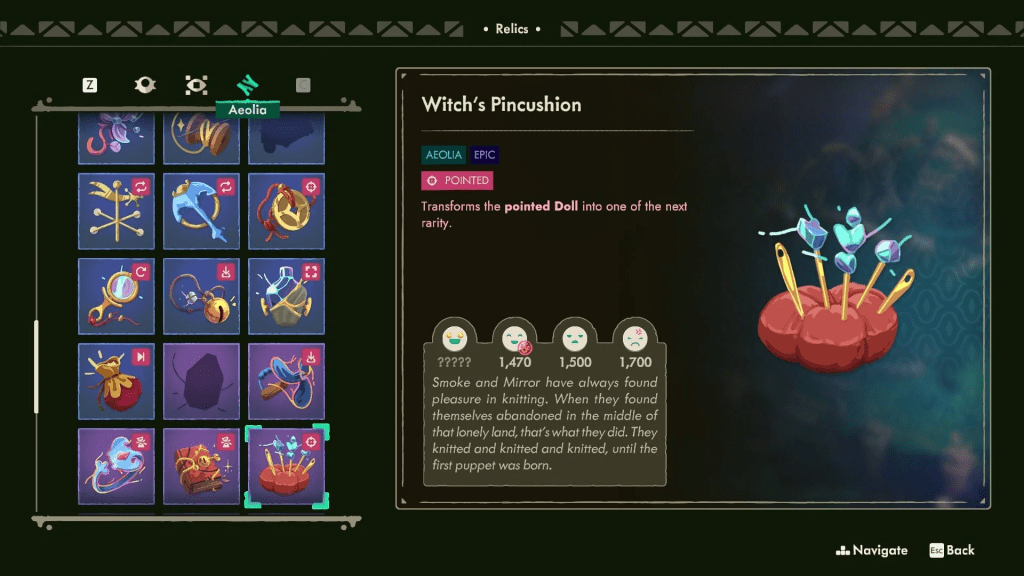The width and height of the screenshot is (1024, 576).
Task: Choose the red spellbook relic
Action: 202,466
